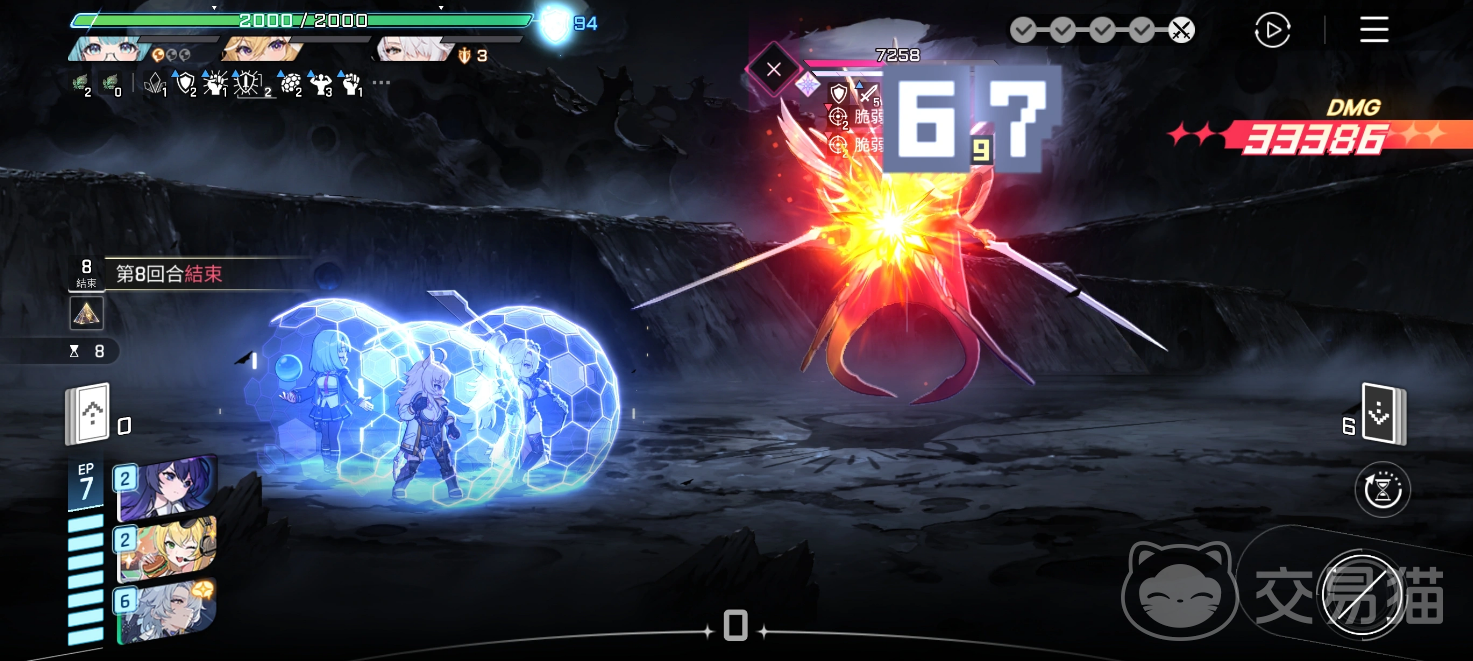Inspect the enemy shield status icon
The width and height of the screenshot is (1473, 661).
click(839, 93)
